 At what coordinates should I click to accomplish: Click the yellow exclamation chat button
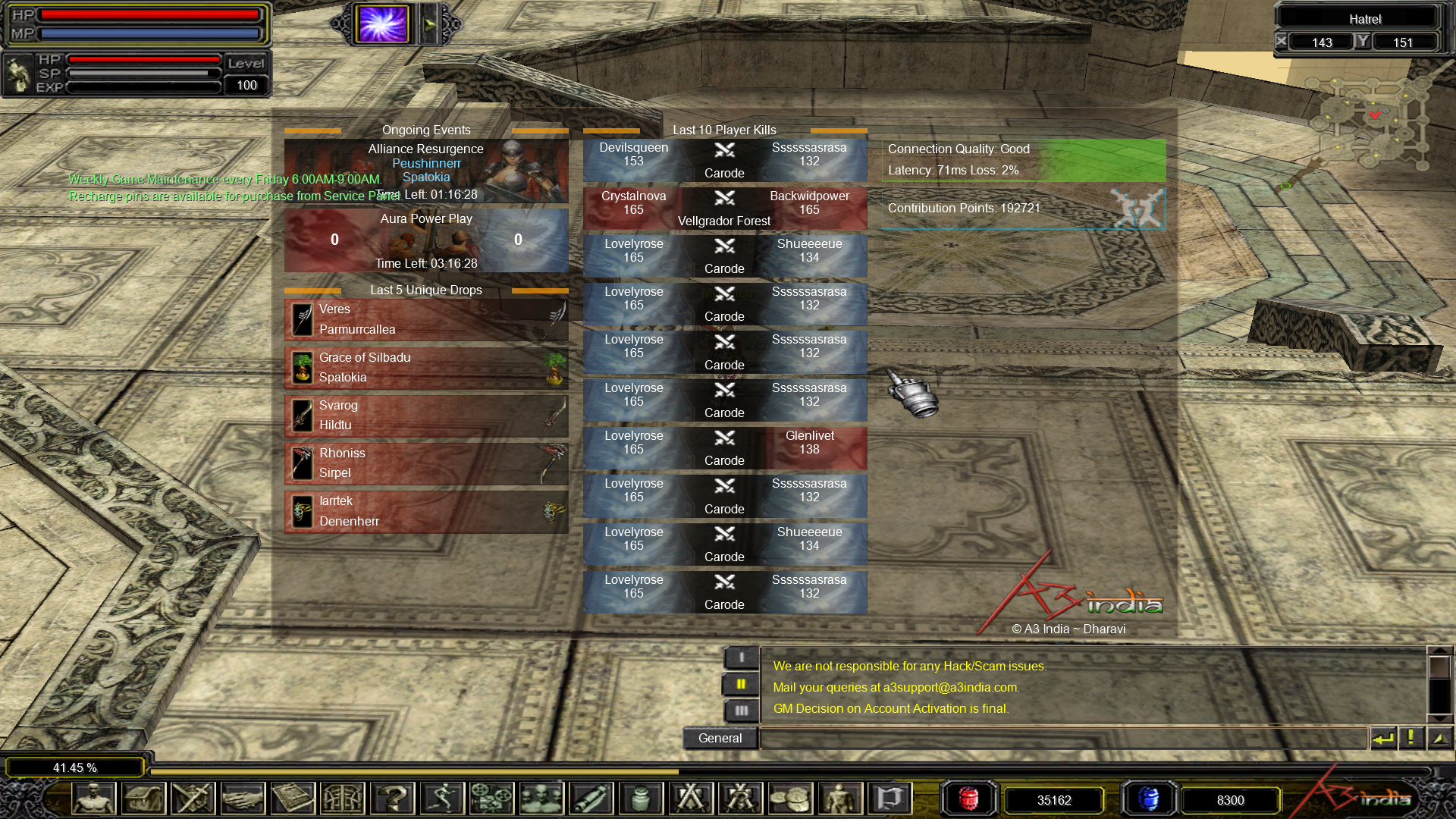coord(1410,738)
